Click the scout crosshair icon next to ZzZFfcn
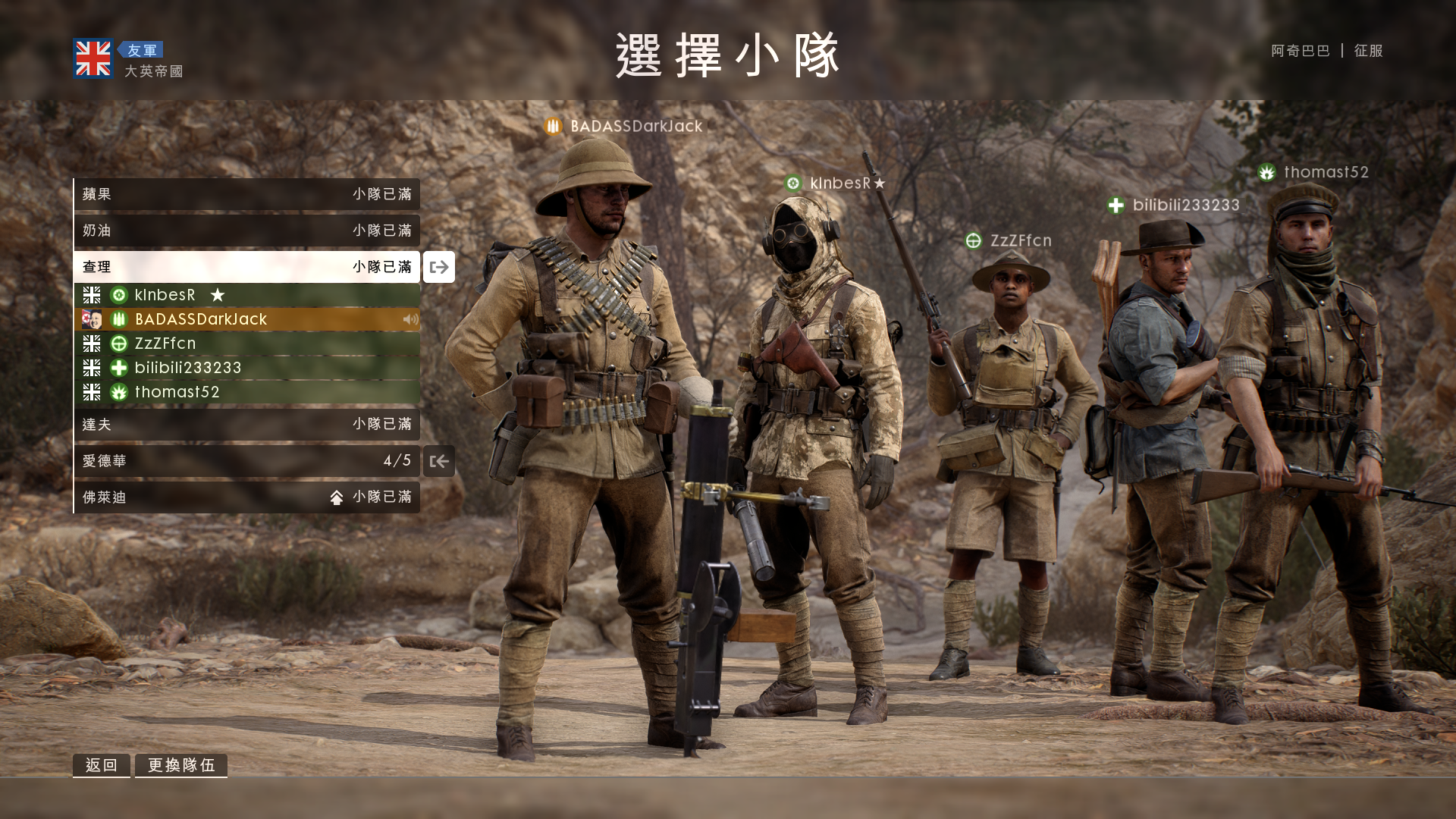 119,344
